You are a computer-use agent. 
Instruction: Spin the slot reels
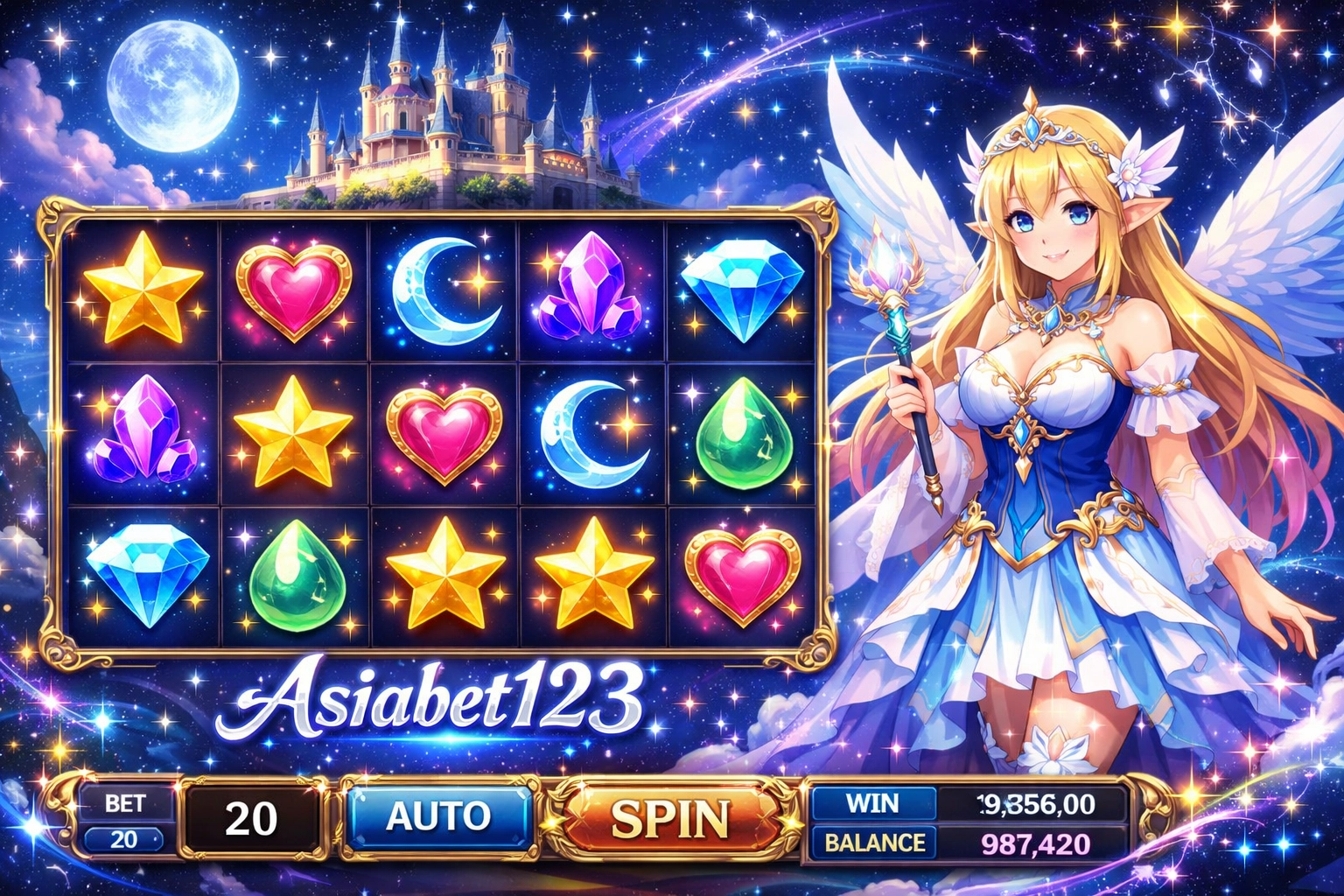pyautogui.click(x=670, y=819)
